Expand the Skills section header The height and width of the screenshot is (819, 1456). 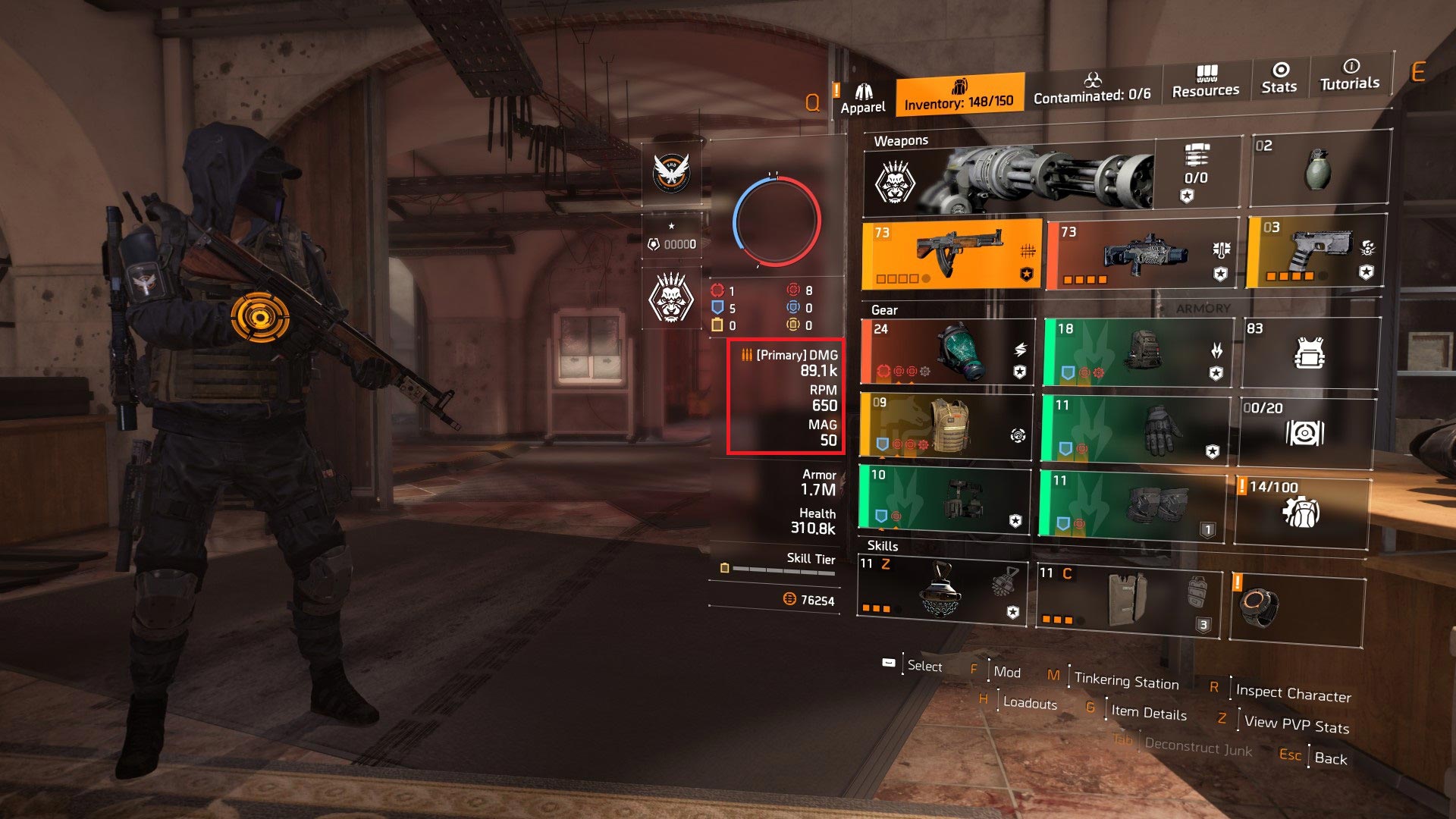coord(883,544)
